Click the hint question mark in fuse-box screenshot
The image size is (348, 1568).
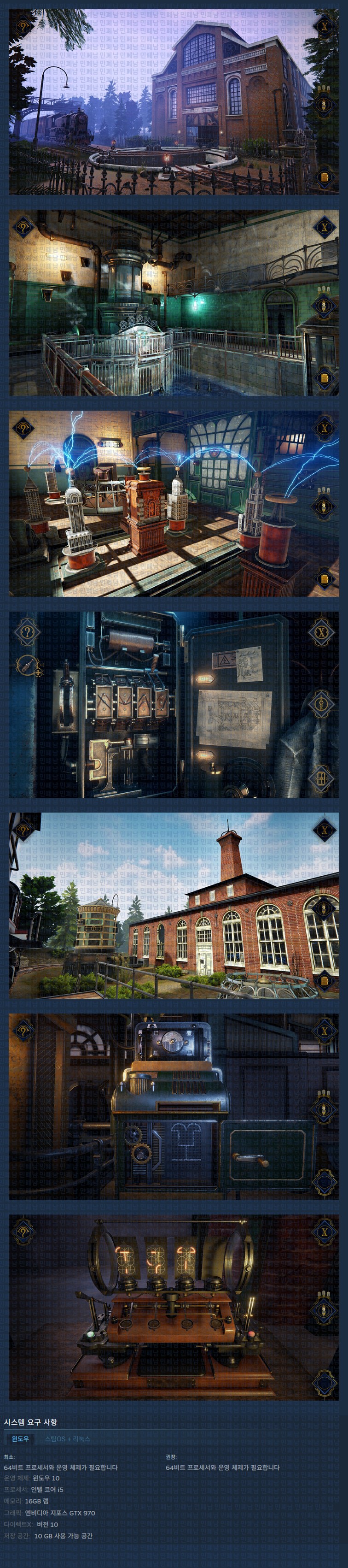[26, 632]
